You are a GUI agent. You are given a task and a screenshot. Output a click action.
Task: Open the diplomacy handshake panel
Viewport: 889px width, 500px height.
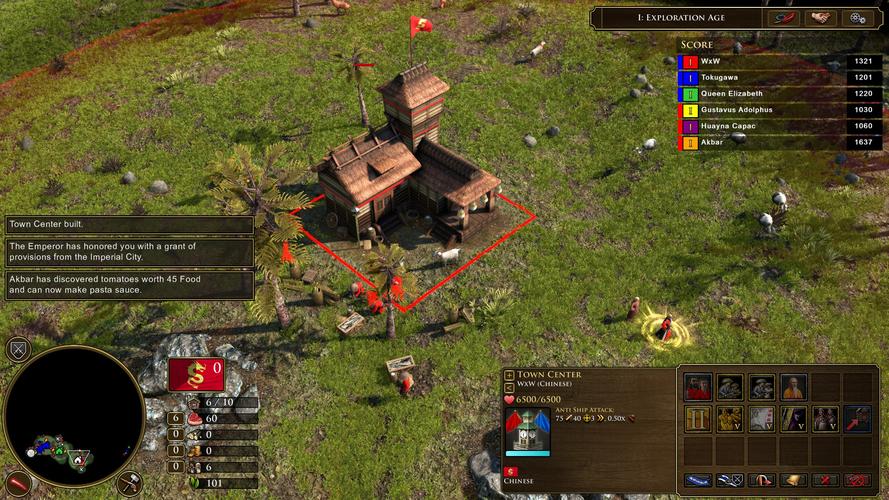[820, 18]
